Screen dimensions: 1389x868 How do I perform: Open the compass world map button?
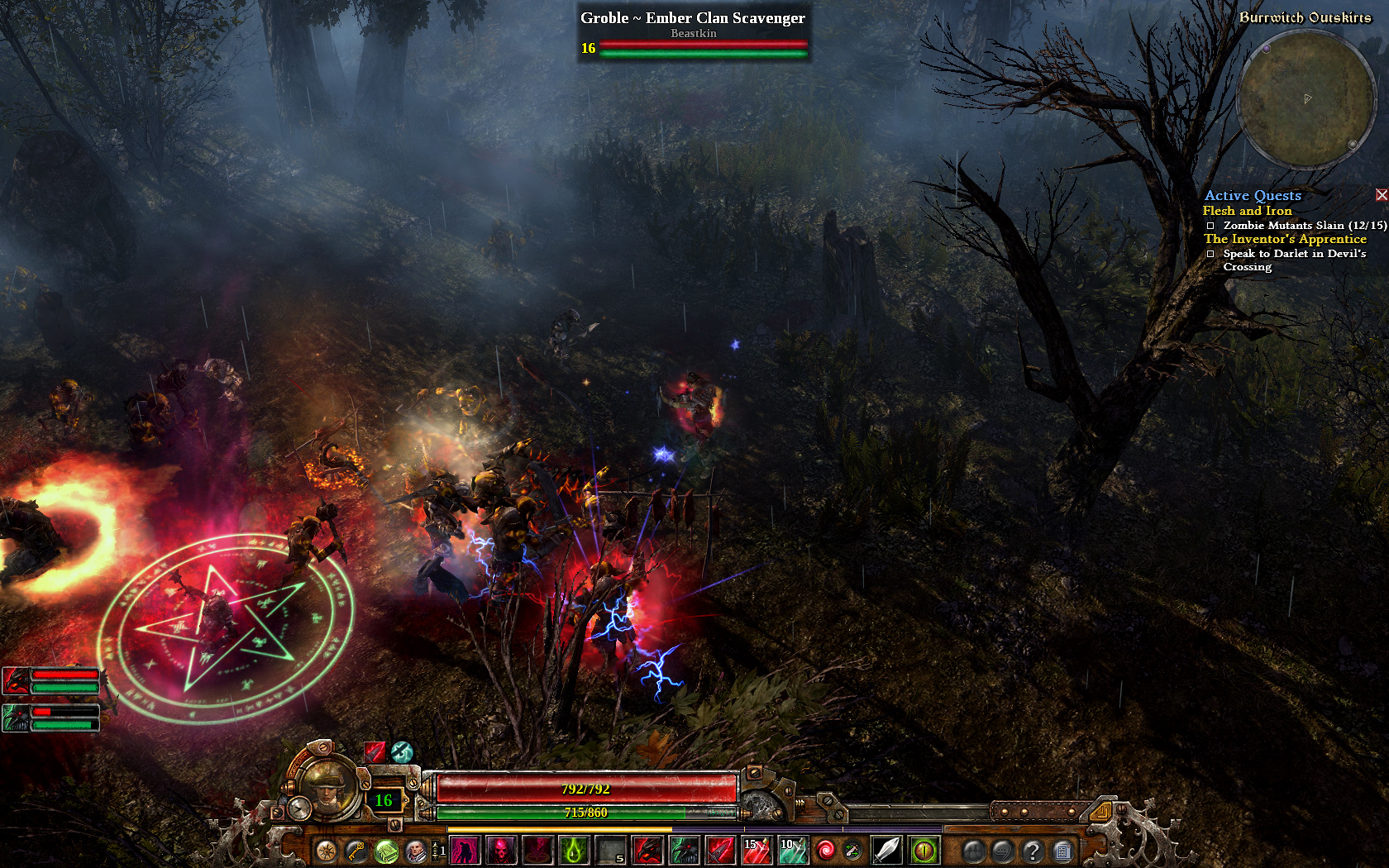pos(327,850)
